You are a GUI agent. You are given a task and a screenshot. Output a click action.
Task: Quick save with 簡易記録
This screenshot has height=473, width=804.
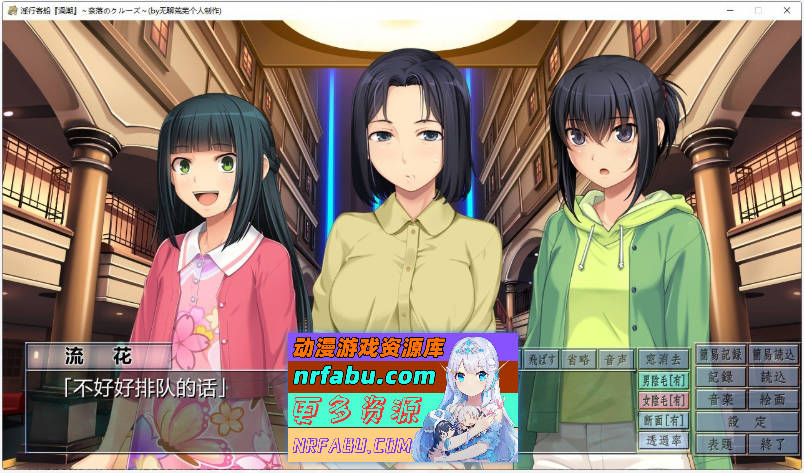[x=721, y=355]
